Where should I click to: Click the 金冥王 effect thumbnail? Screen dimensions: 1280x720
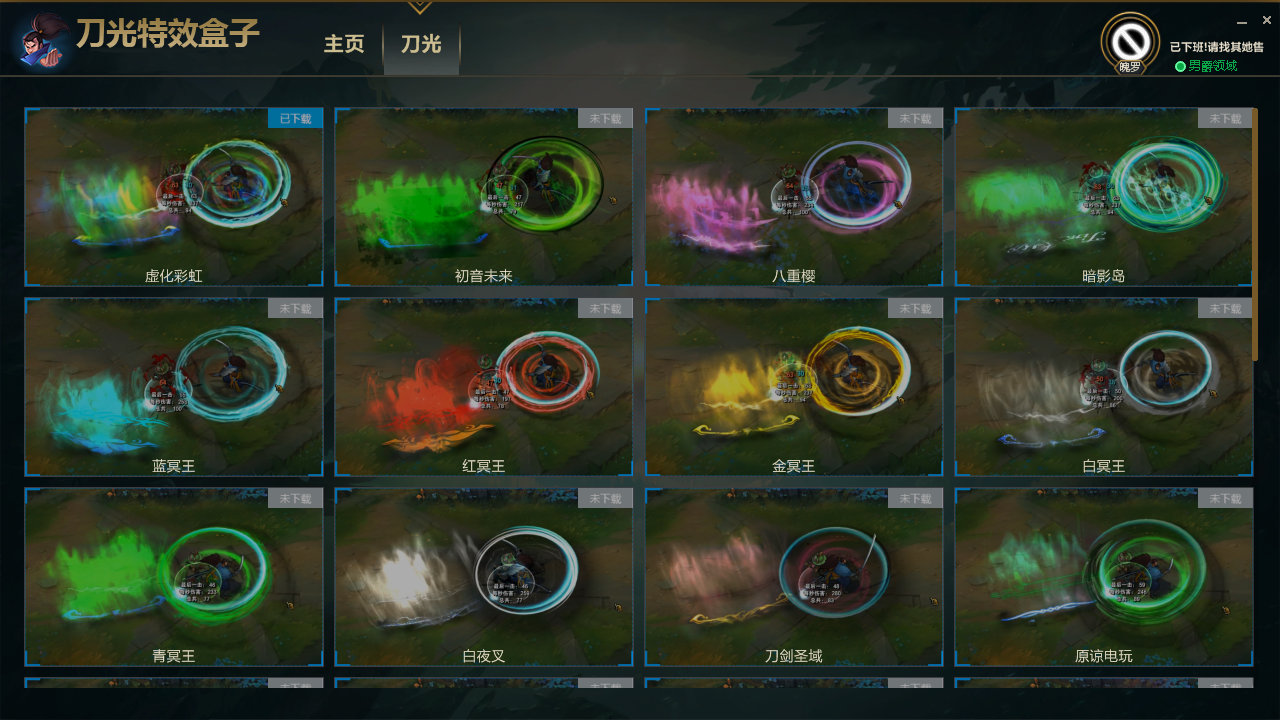point(794,386)
